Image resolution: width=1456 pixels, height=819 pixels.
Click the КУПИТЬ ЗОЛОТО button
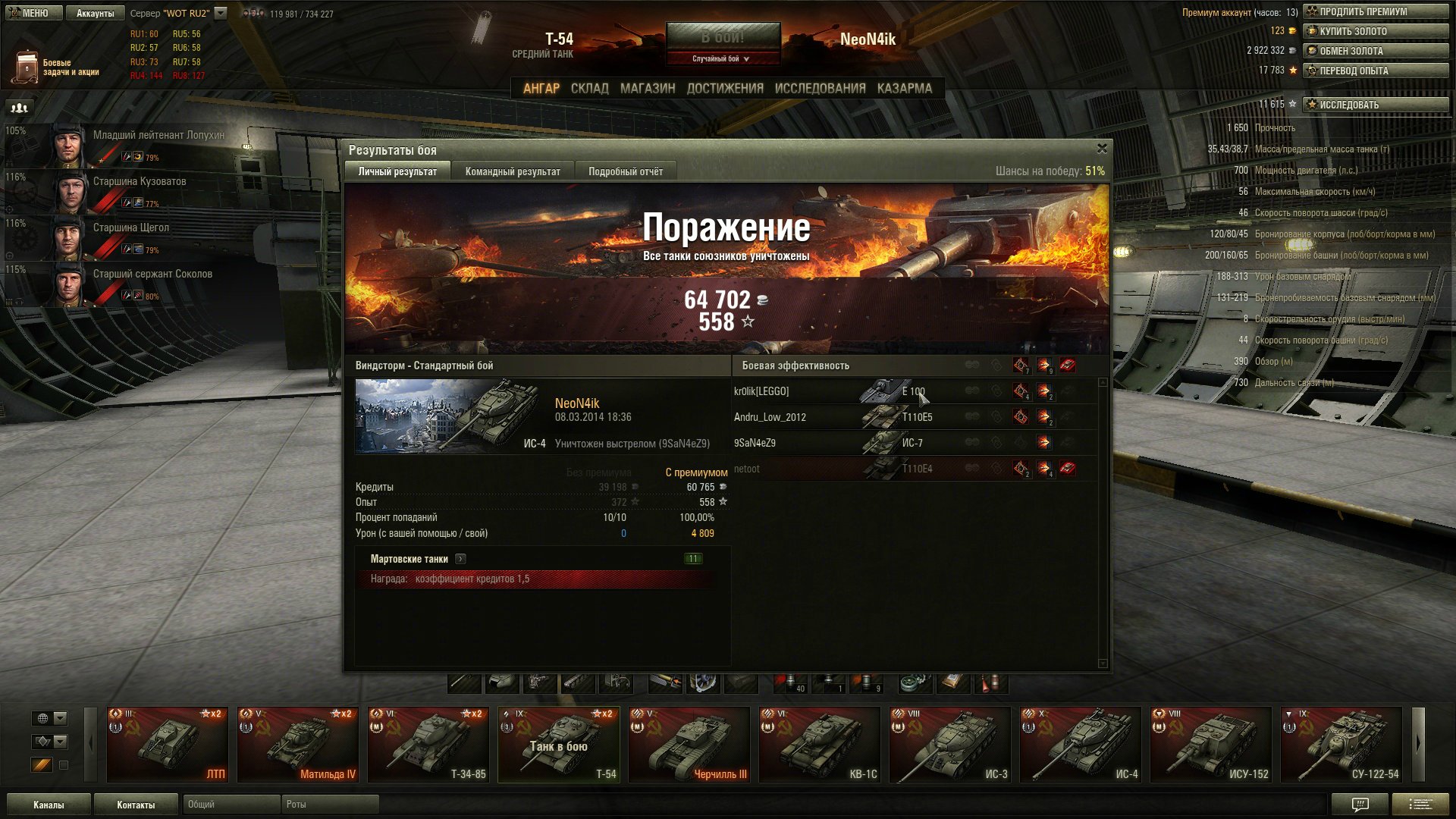click(x=1375, y=31)
